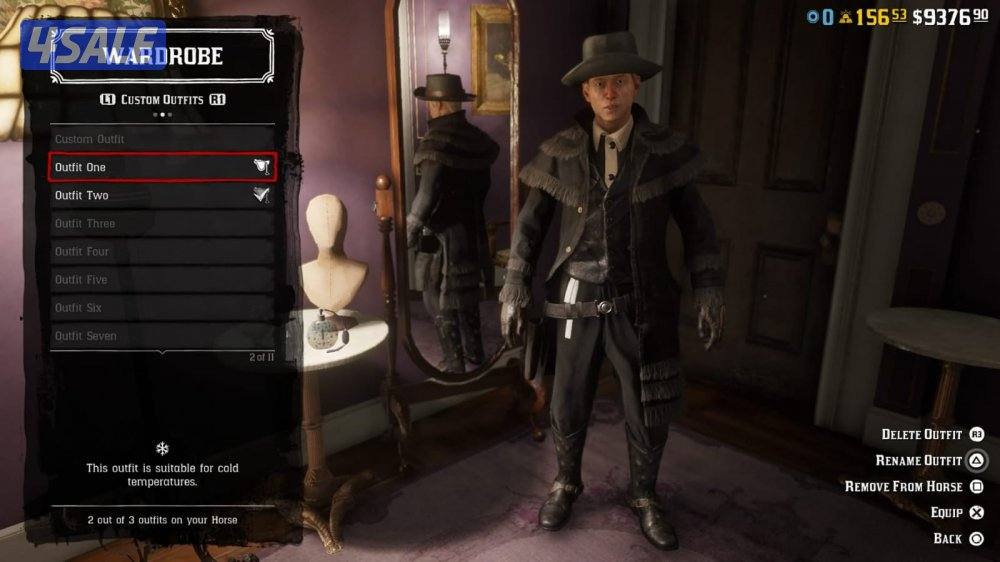Choose Rename Outfit
This screenshot has width=1000, height=562.
click(x=929, y=460)
